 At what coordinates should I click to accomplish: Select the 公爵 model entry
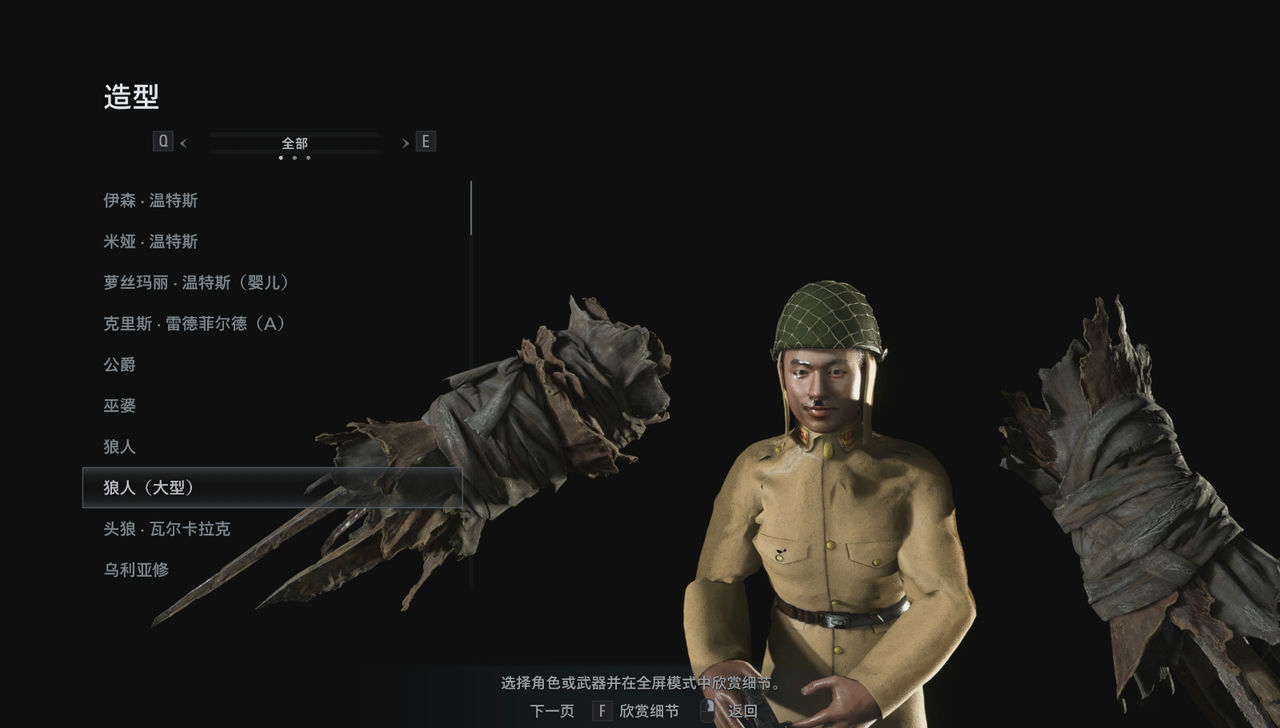(x=122, y=365)
